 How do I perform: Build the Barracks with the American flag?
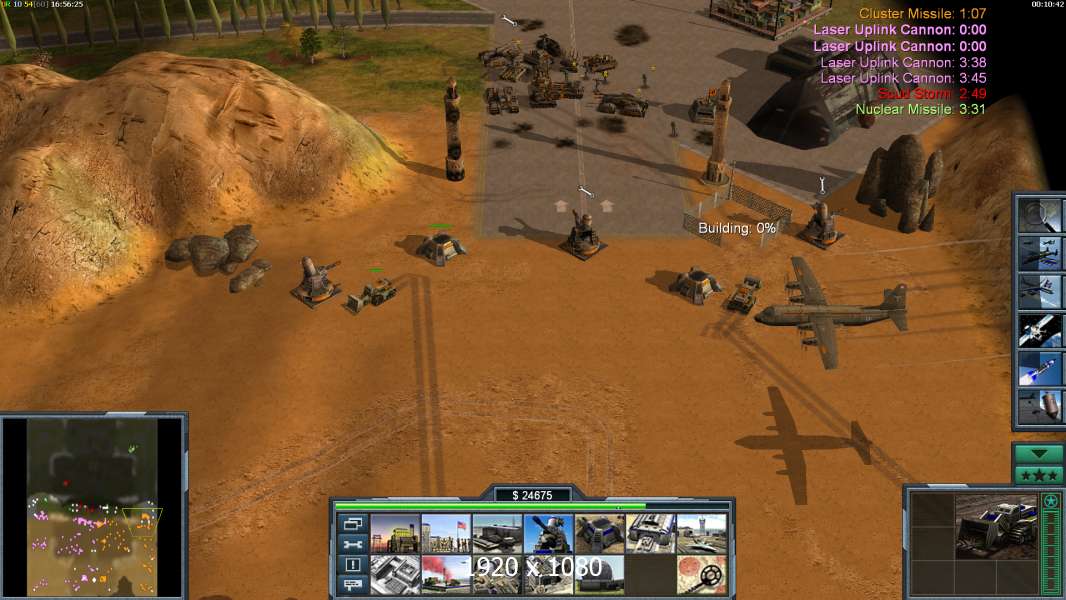[446, 534]
